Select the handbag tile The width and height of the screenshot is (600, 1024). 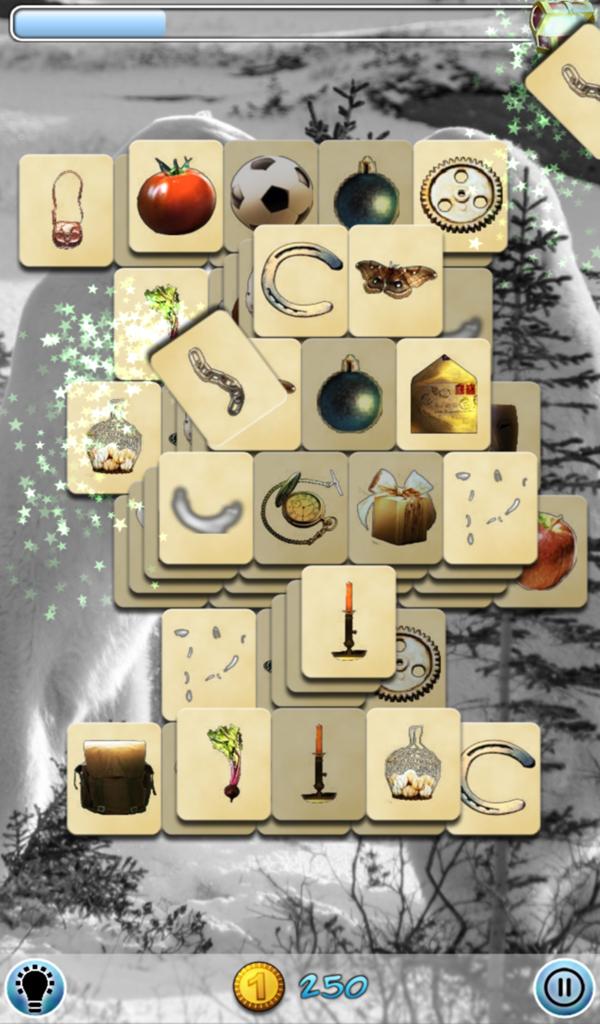[66, 210]
